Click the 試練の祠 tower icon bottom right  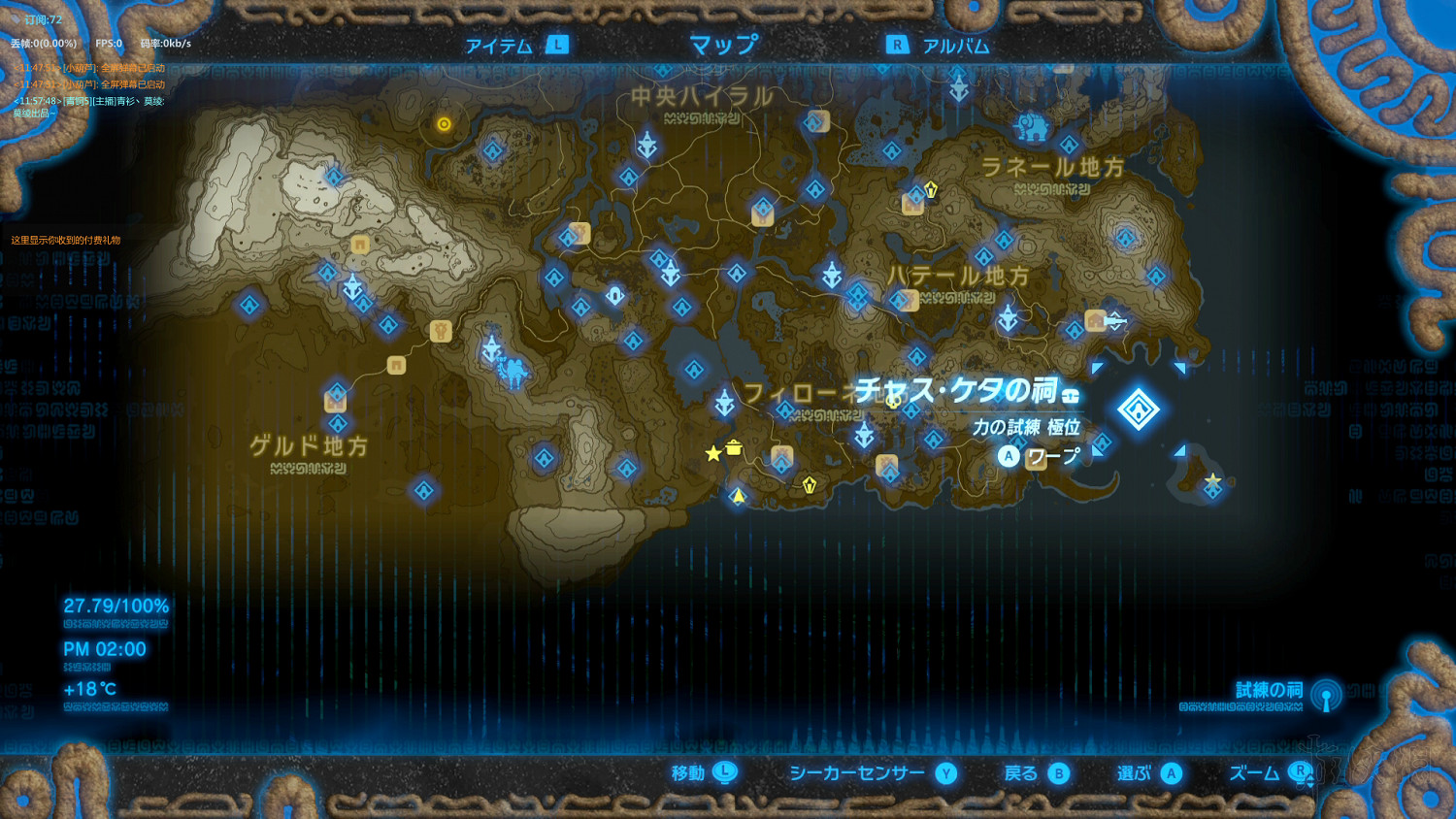tap(1325, 695)
